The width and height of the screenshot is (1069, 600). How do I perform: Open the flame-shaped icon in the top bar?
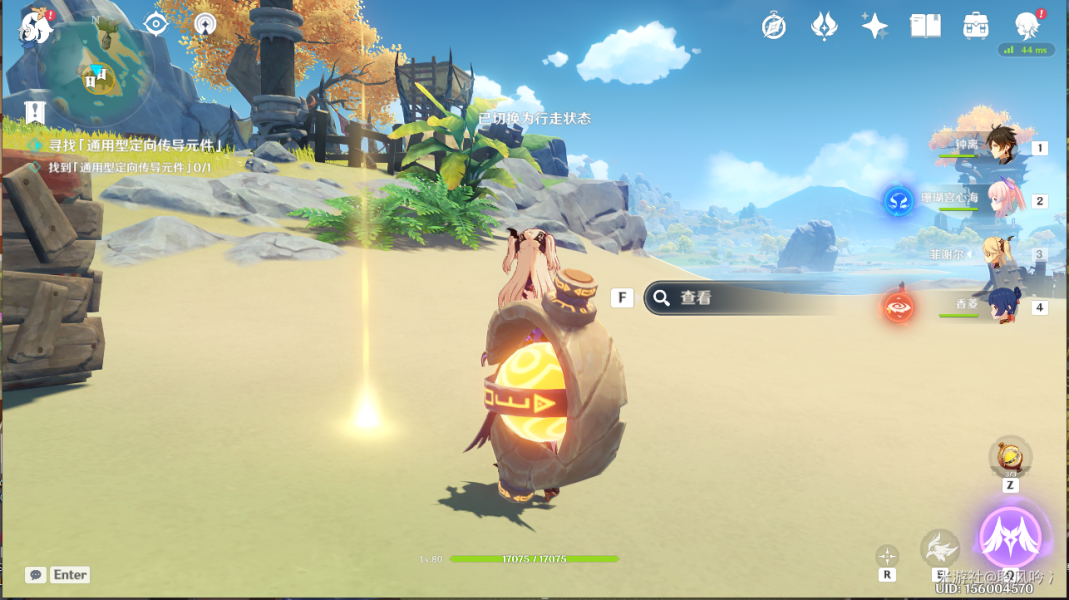pyautogui.click(x=824, y=26)
